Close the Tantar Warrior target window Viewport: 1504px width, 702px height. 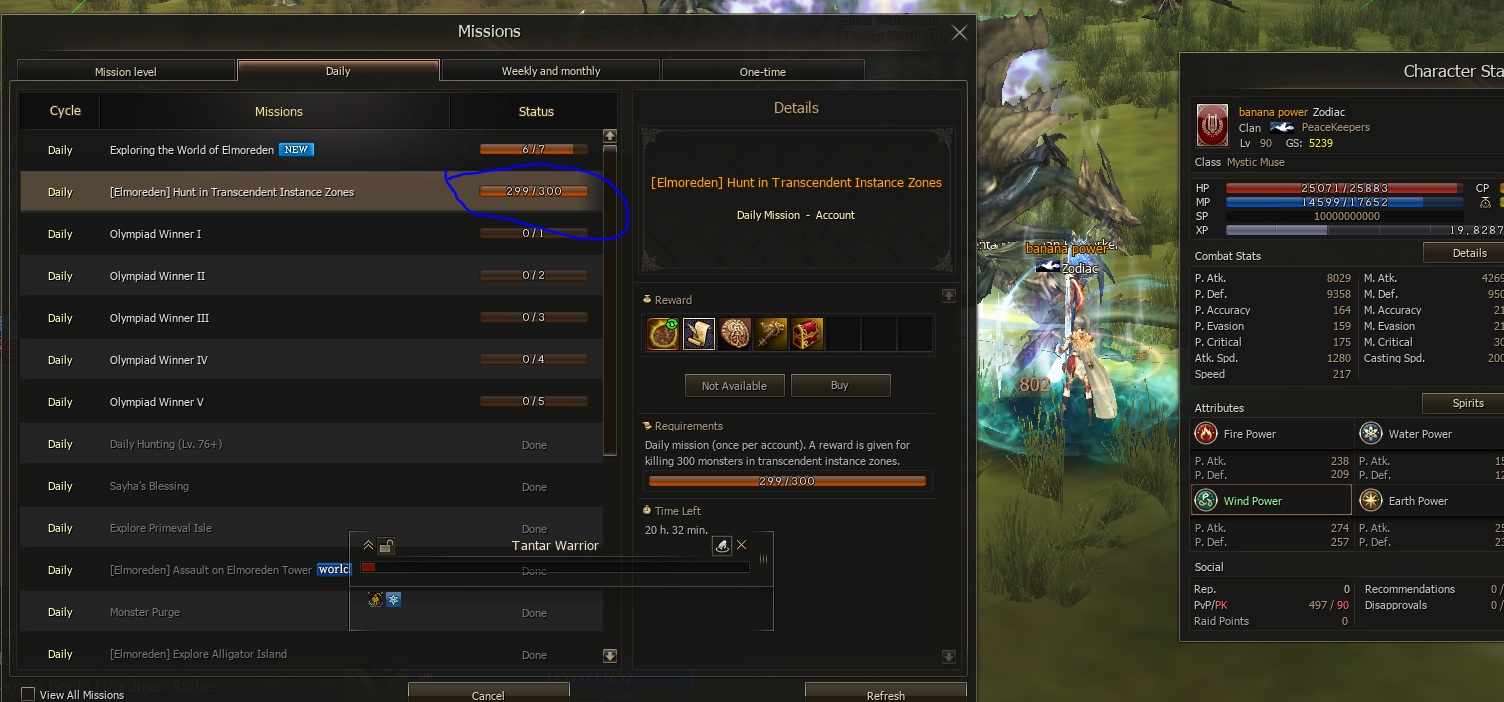741,545
